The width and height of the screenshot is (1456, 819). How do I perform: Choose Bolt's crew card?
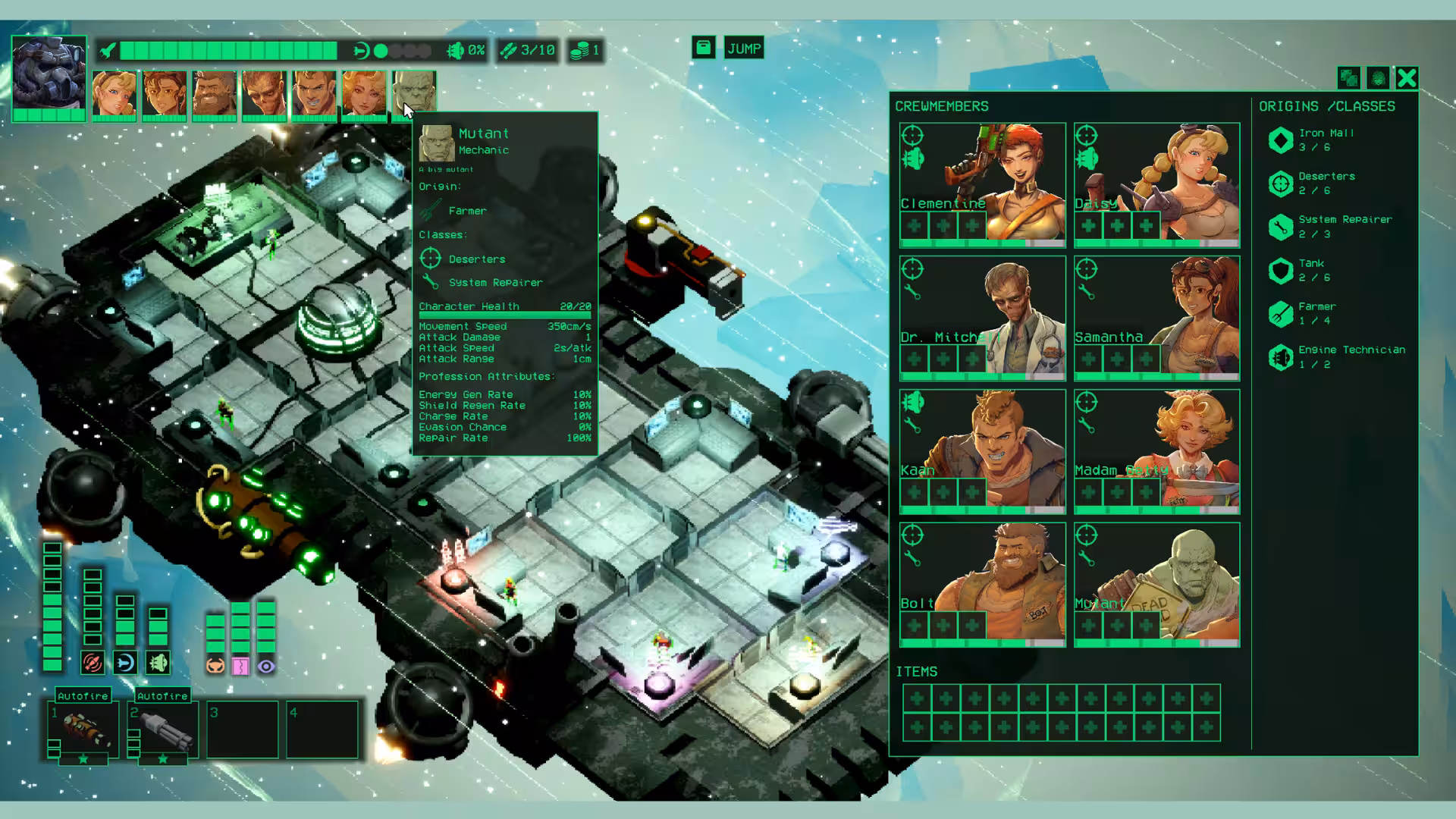click(982, 584)
